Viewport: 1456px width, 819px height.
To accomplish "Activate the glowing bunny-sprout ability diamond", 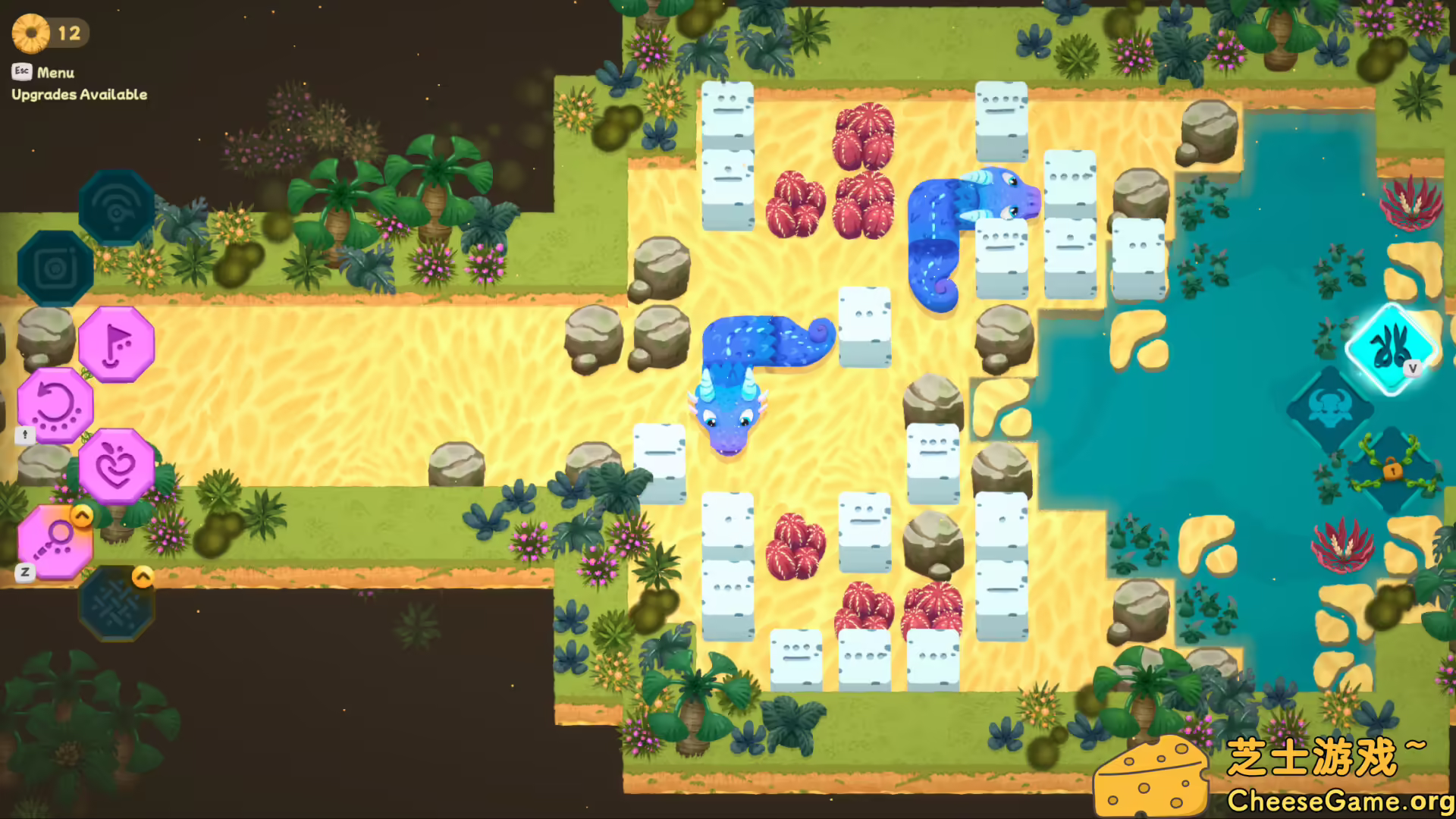I will (x=1389, y=349).
